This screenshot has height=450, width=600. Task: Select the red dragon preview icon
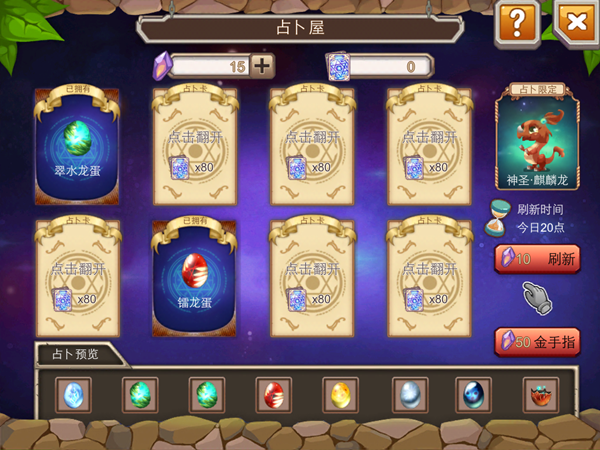[x=541, y=395]
